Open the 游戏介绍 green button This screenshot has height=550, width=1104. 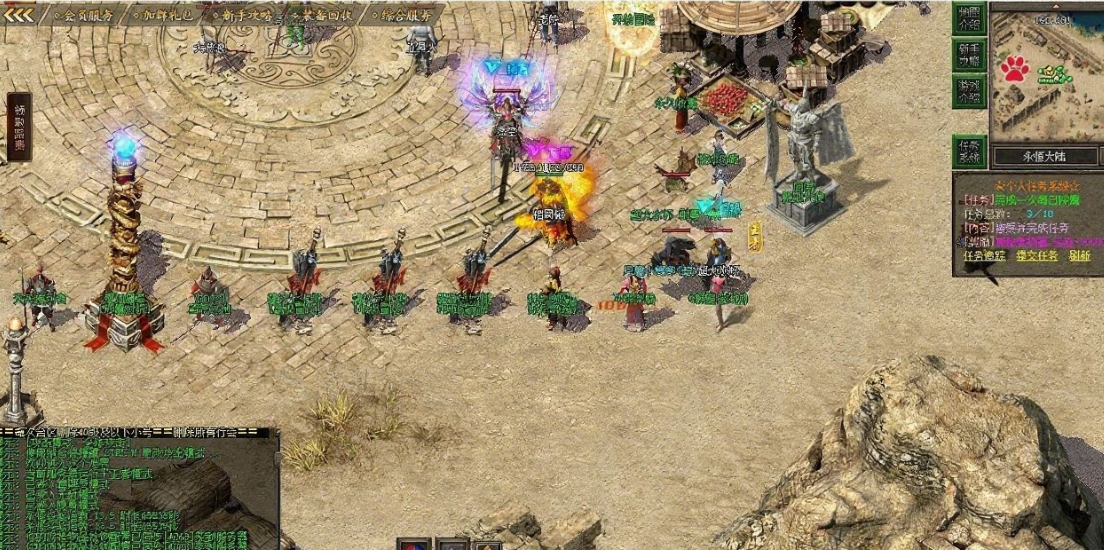click(969, 92)
